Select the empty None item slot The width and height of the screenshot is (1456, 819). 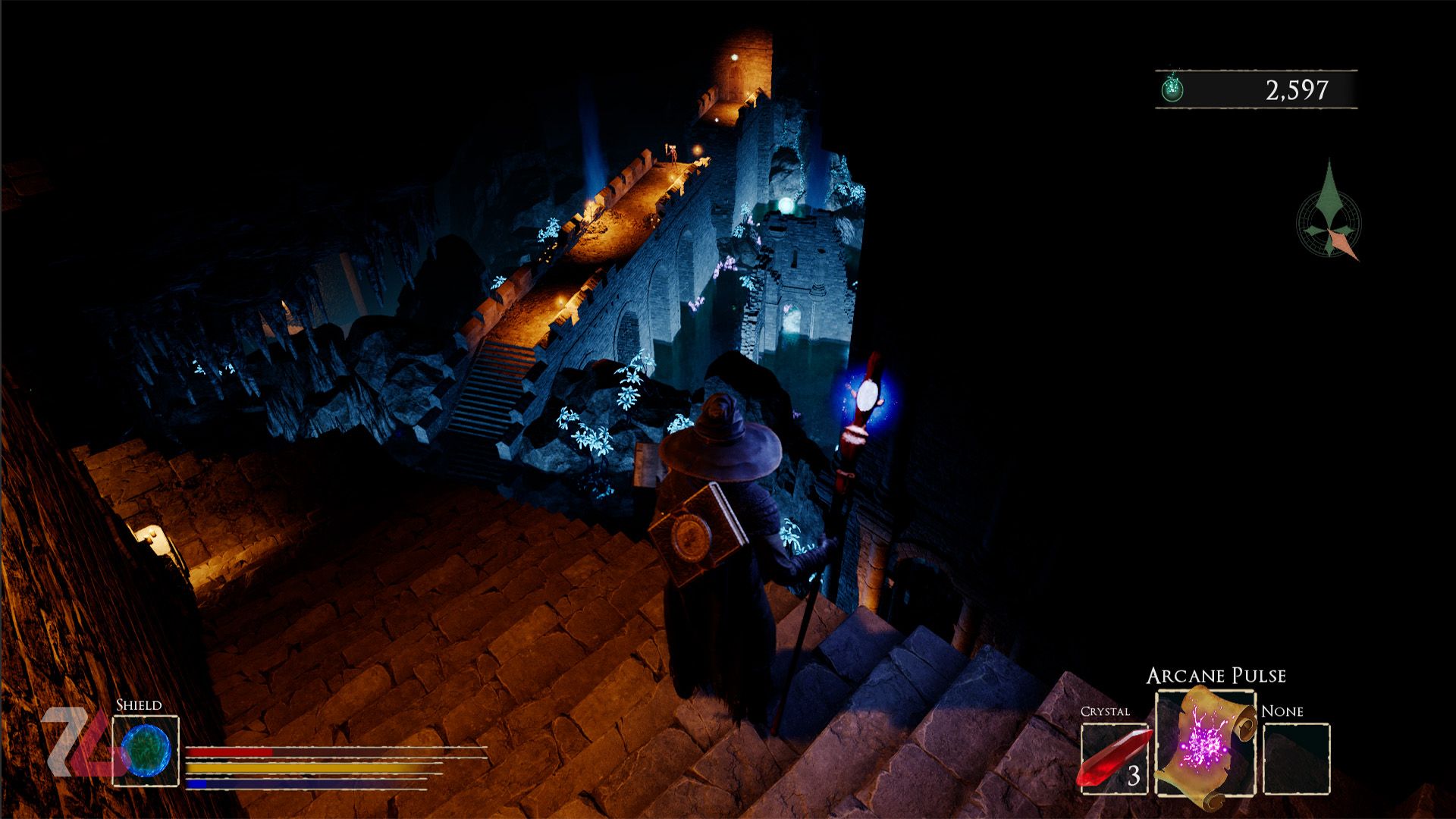tap(1297, 758)
